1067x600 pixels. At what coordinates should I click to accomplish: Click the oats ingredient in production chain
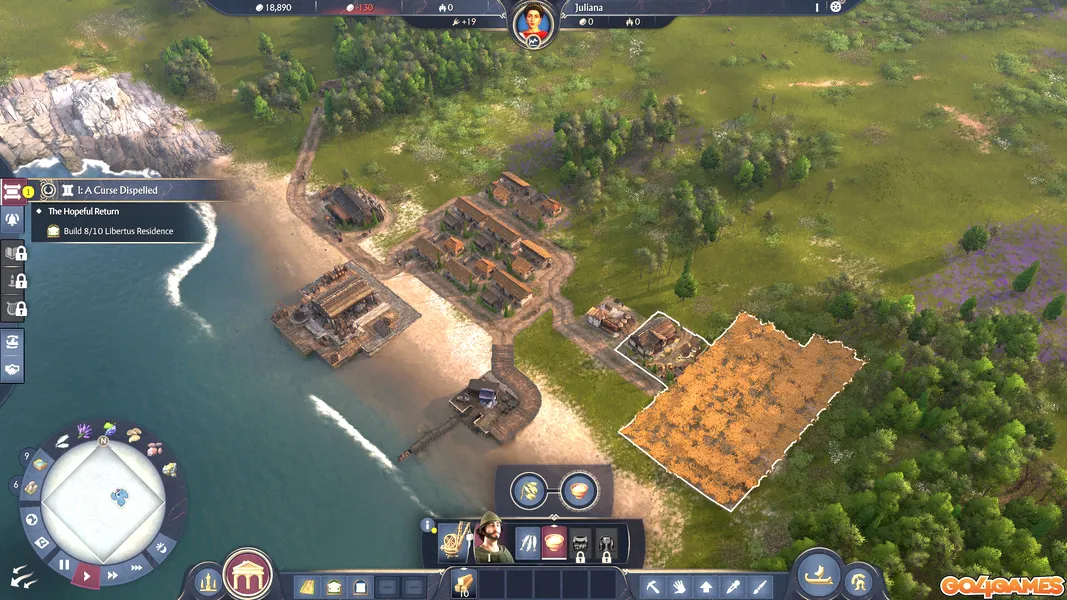pyautogui.click(x=529, y=490)
